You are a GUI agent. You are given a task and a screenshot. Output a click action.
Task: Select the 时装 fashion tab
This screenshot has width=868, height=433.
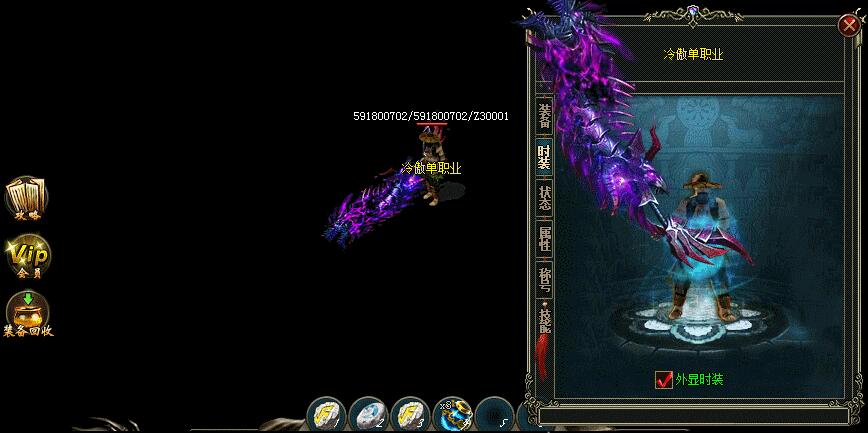click(544, 156)
